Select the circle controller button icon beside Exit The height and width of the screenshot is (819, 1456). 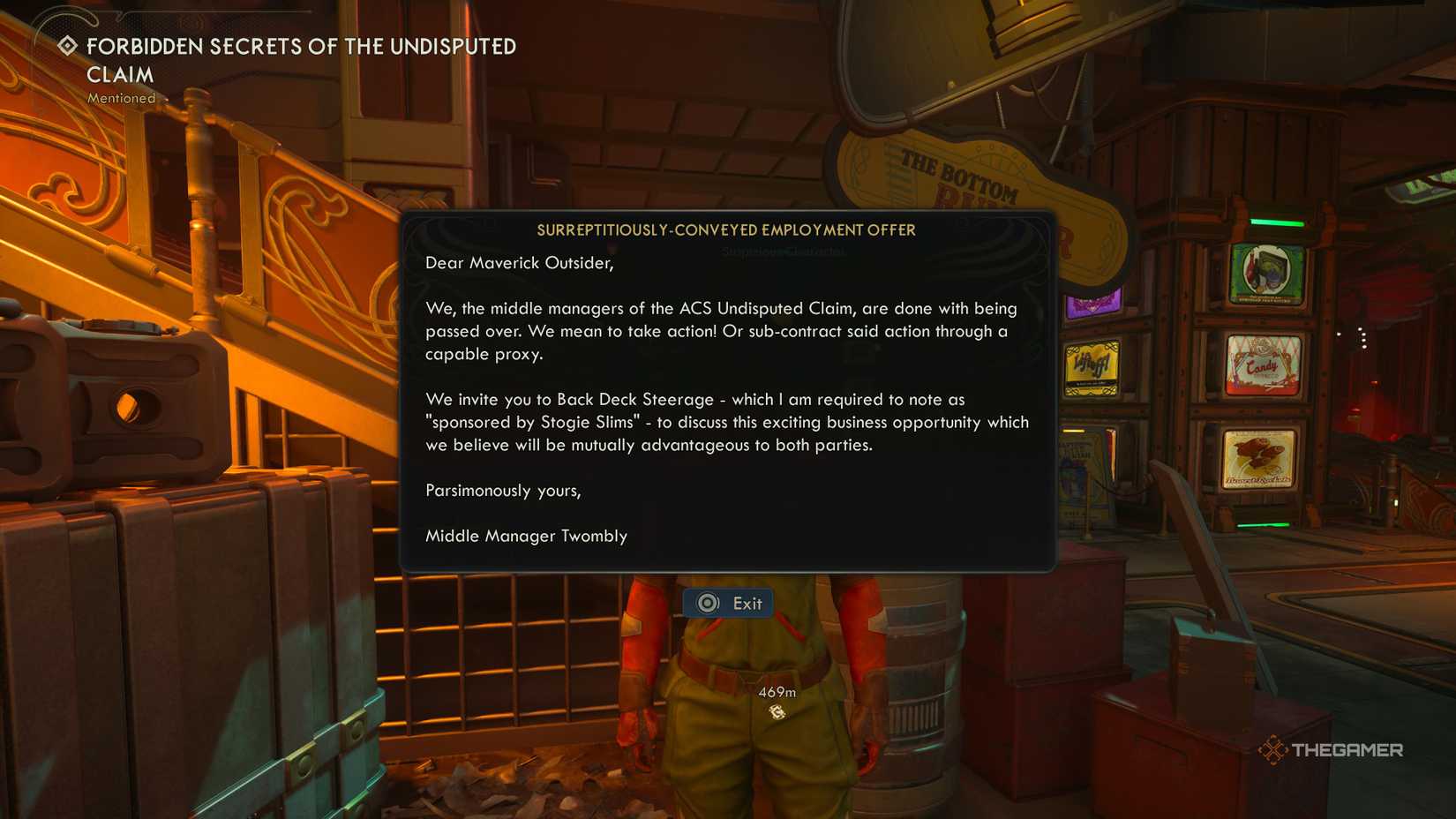point(705,603)
